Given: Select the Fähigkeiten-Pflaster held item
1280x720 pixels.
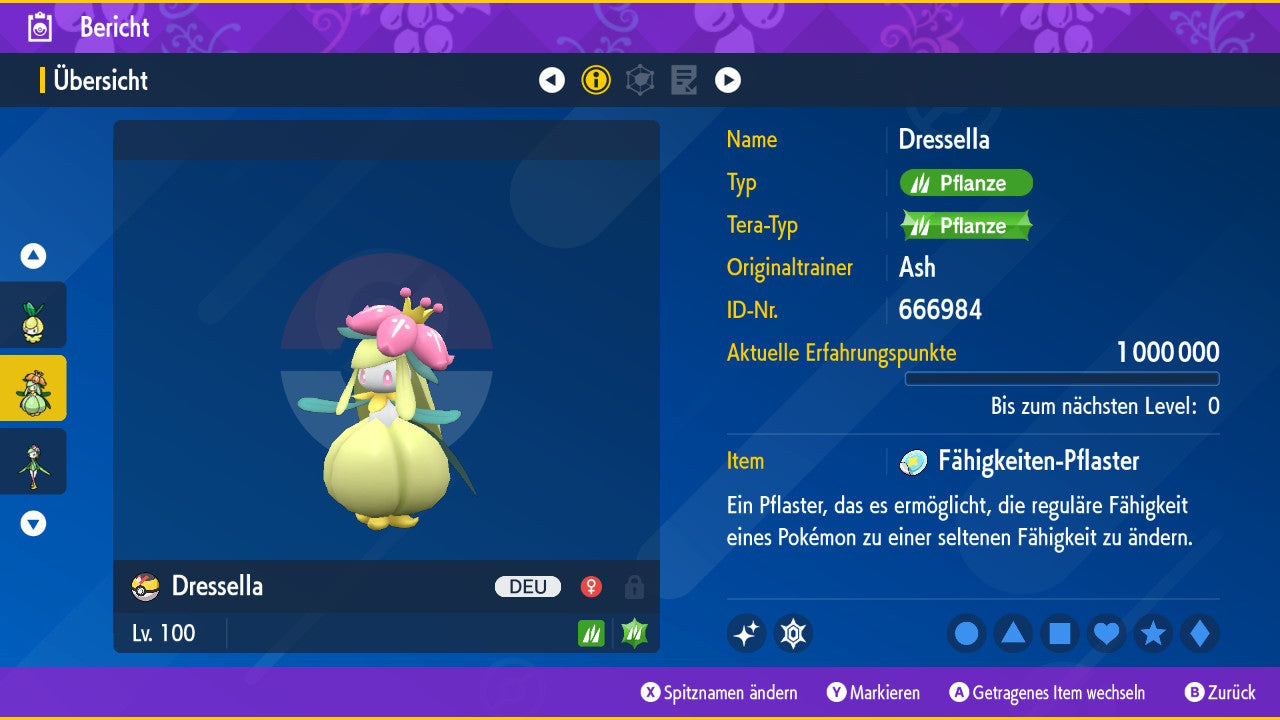Looking at the screenshot, I should pos(1038,461).
